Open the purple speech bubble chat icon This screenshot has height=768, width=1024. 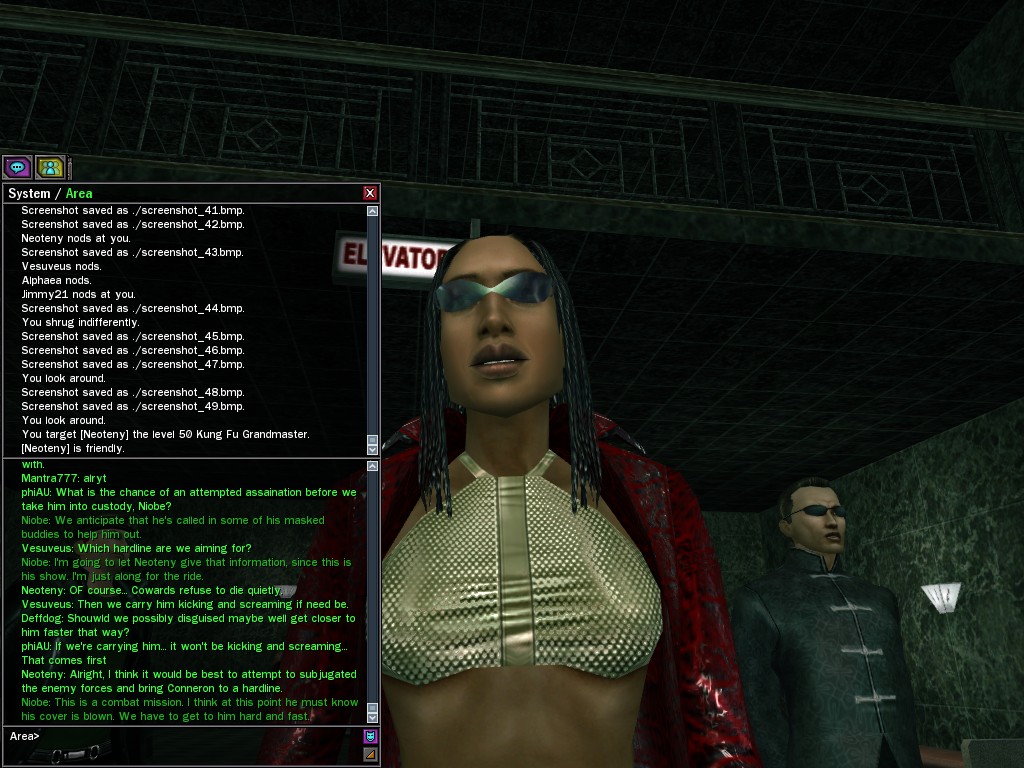[17, 167]
